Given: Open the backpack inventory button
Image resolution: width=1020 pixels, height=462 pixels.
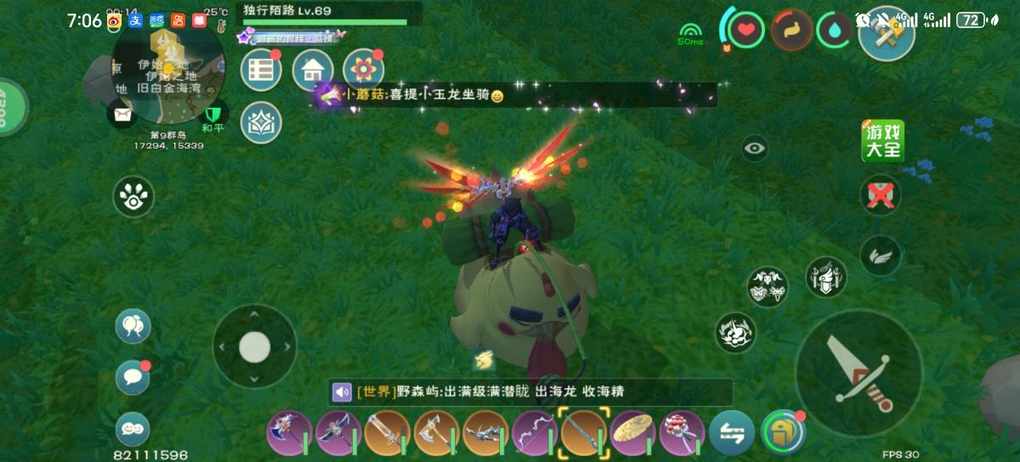Looking at the screenshot, I should [x=782, y=432].
